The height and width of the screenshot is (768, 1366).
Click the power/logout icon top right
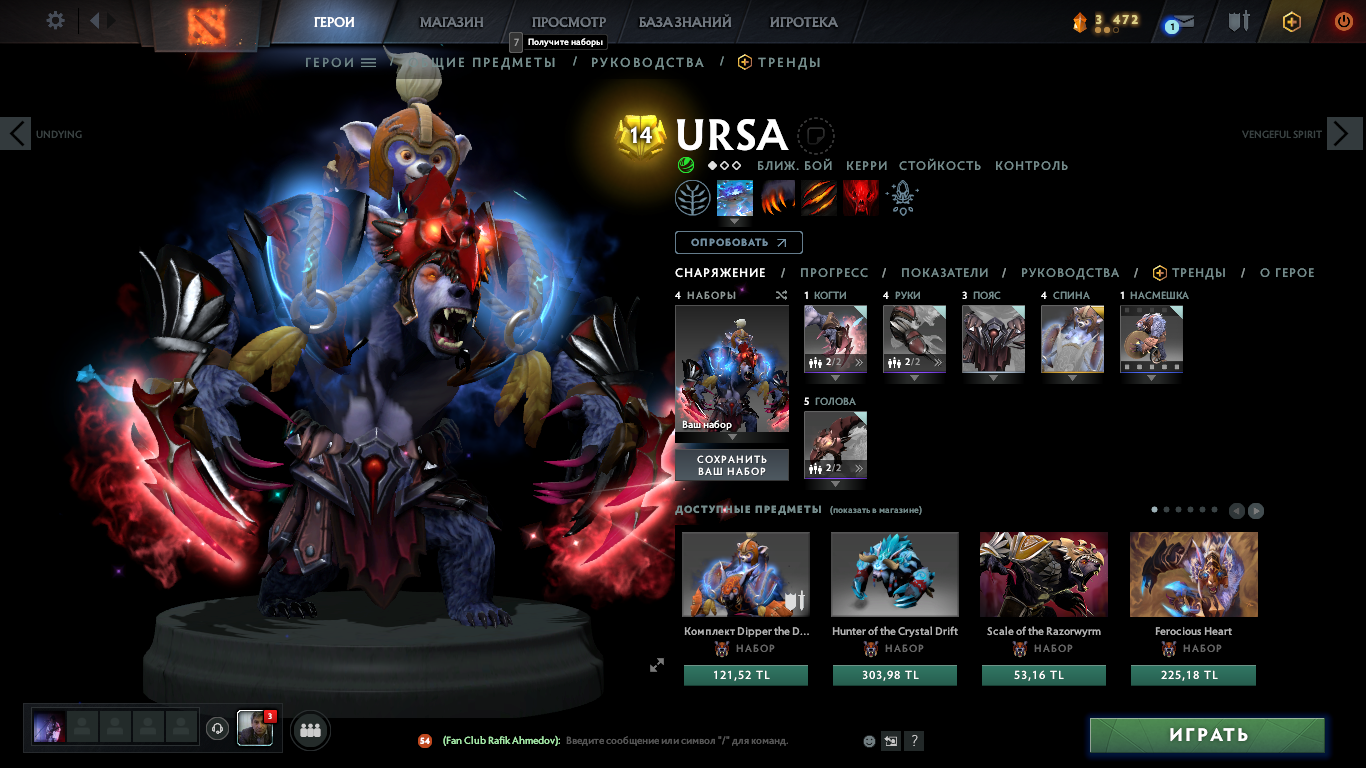point(1345,20)
